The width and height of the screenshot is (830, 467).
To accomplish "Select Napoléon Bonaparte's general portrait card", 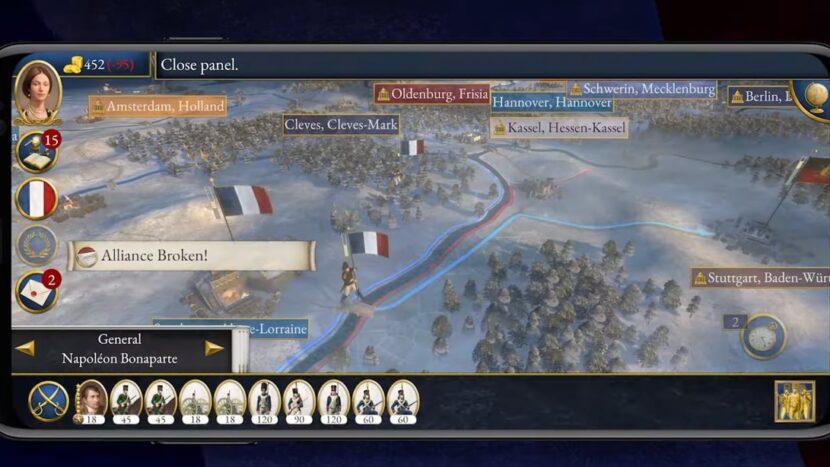I will point(92,399).
